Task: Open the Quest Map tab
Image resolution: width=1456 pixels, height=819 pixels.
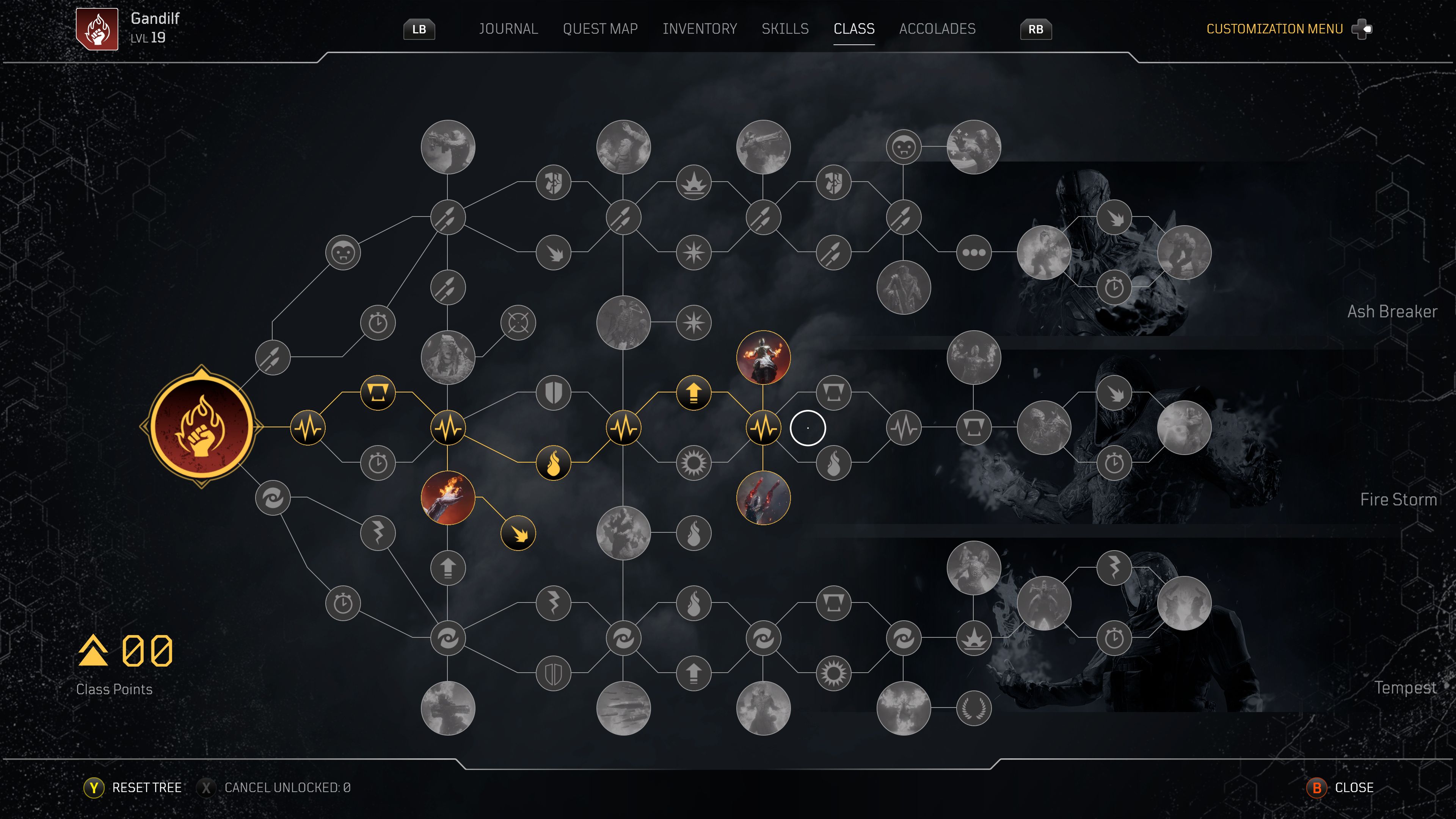Action: (600, 29)
